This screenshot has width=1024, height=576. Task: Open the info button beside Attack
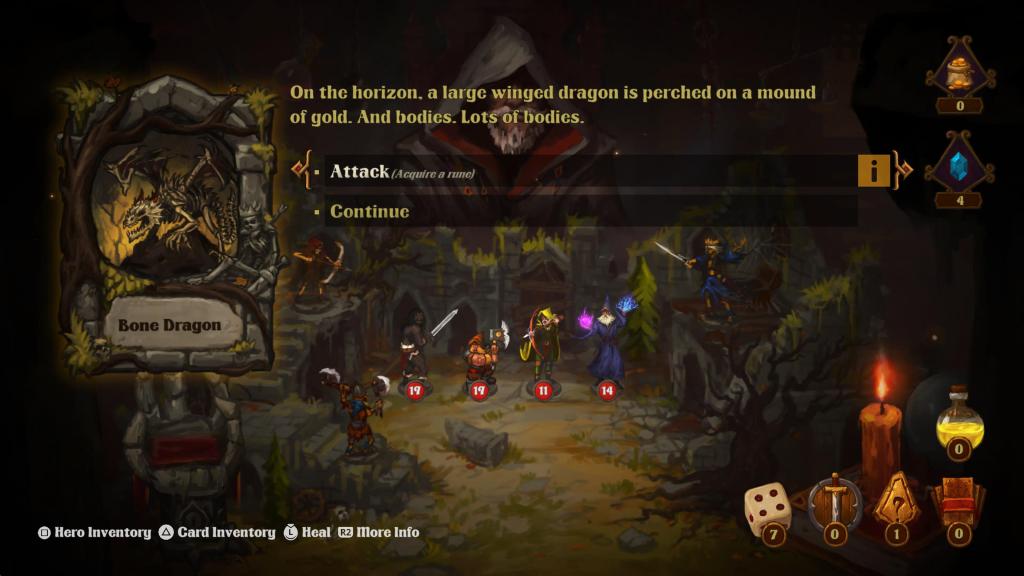(873, 171)
